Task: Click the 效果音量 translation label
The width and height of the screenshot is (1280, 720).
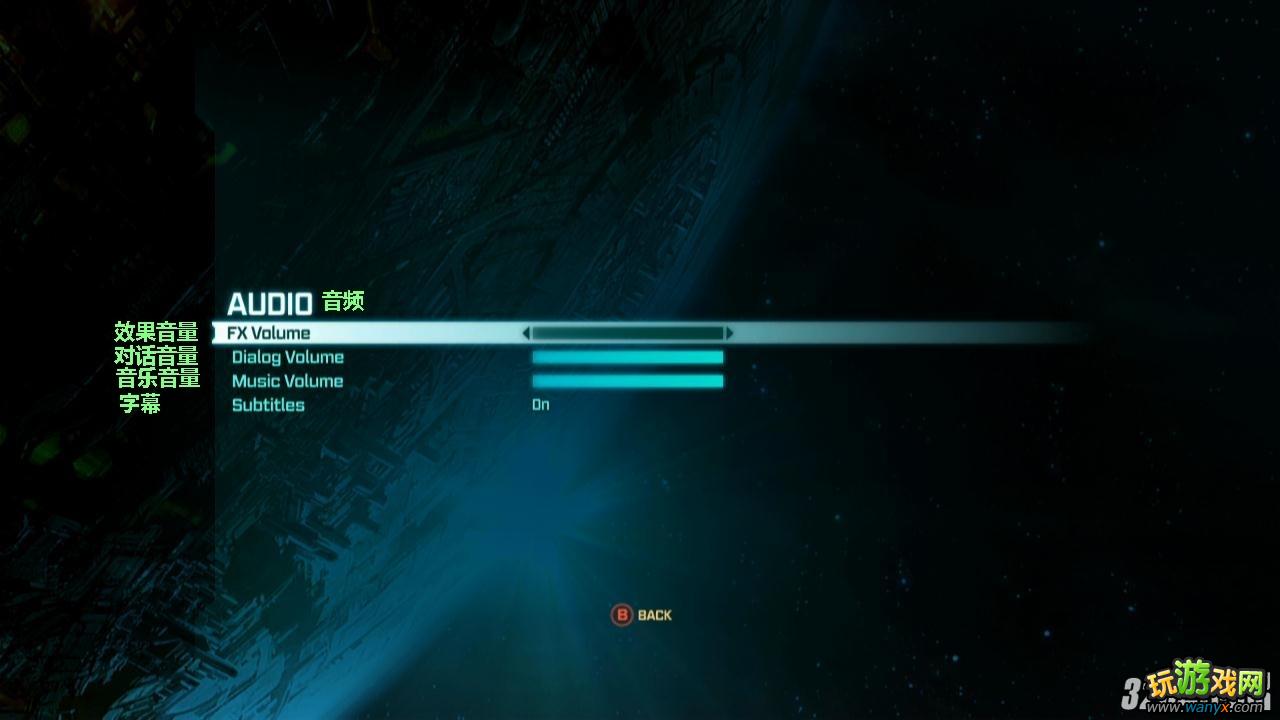Action: click(x=157, y=331)
